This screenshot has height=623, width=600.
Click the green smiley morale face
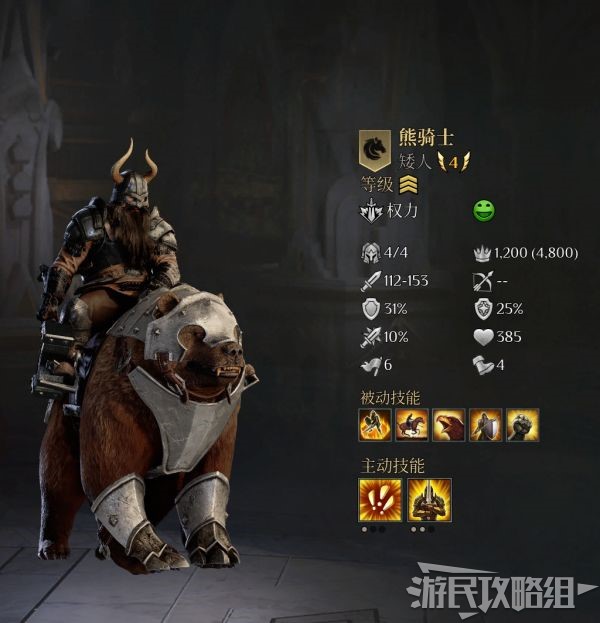pos(484,212)
